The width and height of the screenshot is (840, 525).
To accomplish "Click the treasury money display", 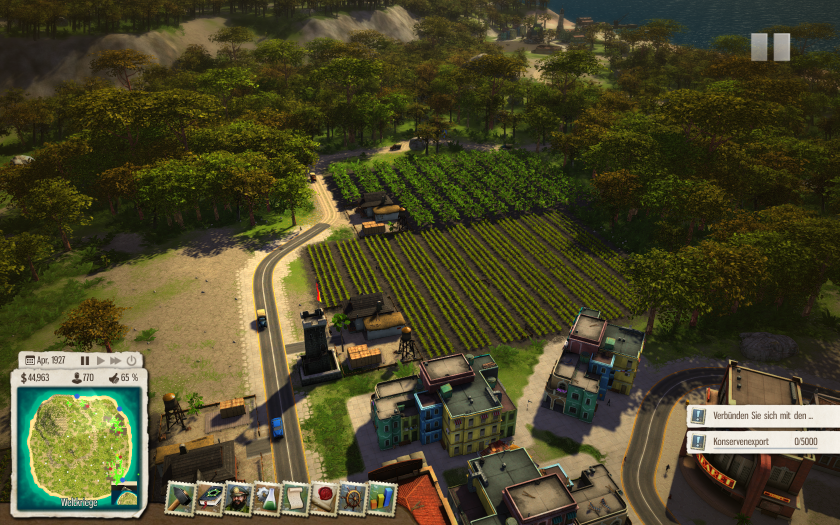I will [x=35, y=378].
